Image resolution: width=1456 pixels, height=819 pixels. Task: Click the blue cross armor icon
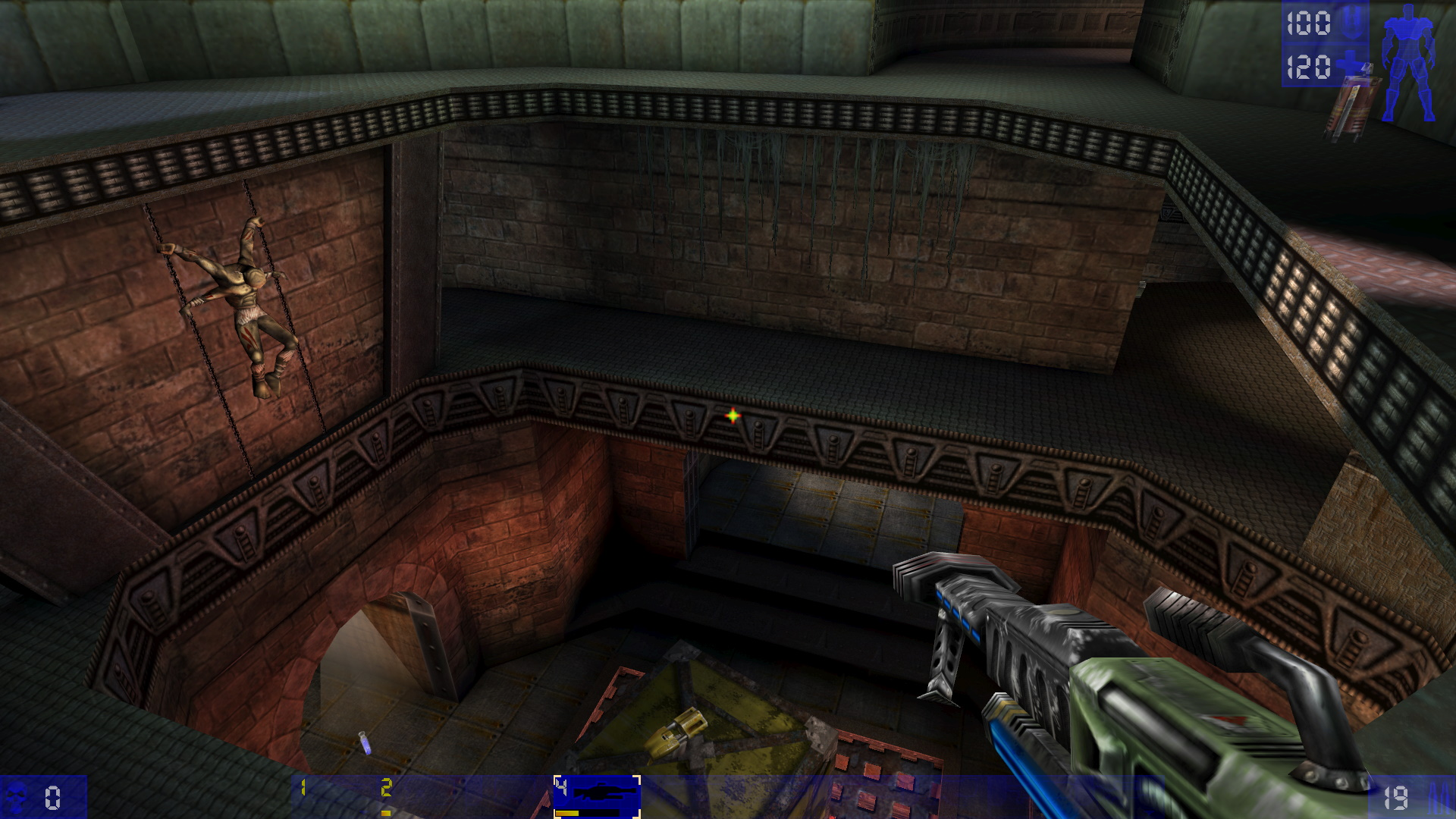click(1350, 62)
